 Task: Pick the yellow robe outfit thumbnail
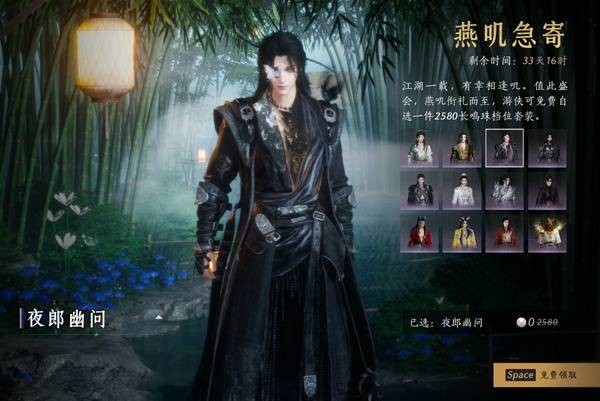click(x=462, y=232)
